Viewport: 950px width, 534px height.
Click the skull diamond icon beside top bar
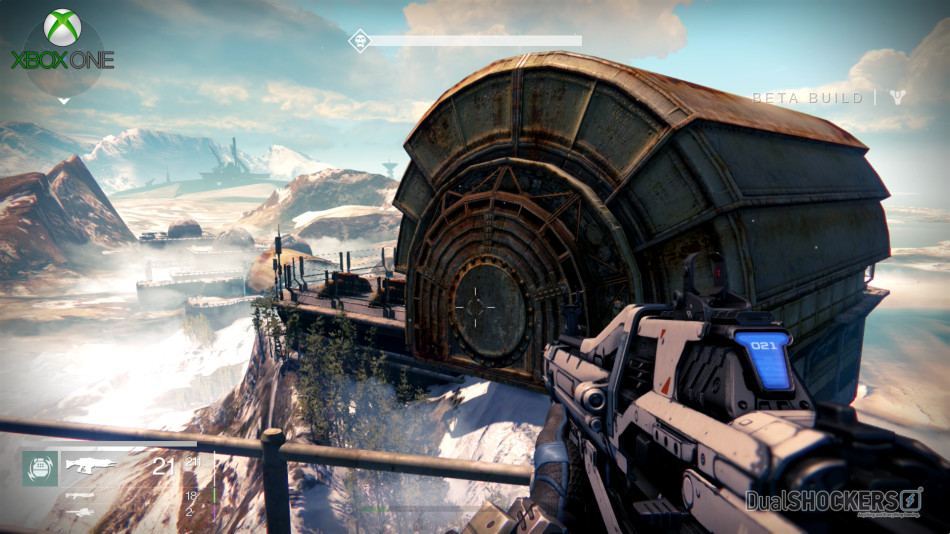pyautogui.click(x=359, y=40)
